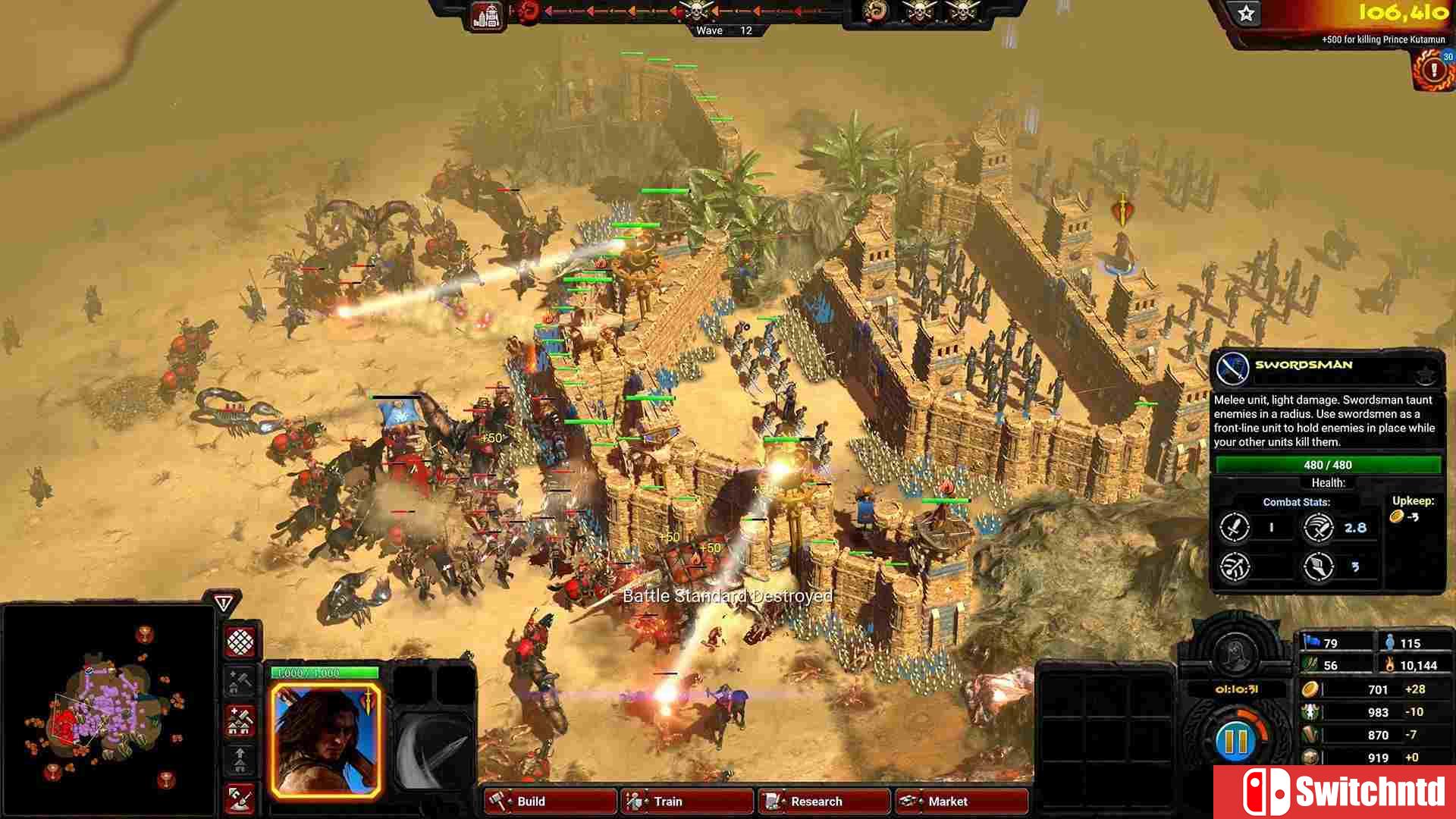
Task: Toggle pause with the blue pause button
Action: (x=1236, y=743)
